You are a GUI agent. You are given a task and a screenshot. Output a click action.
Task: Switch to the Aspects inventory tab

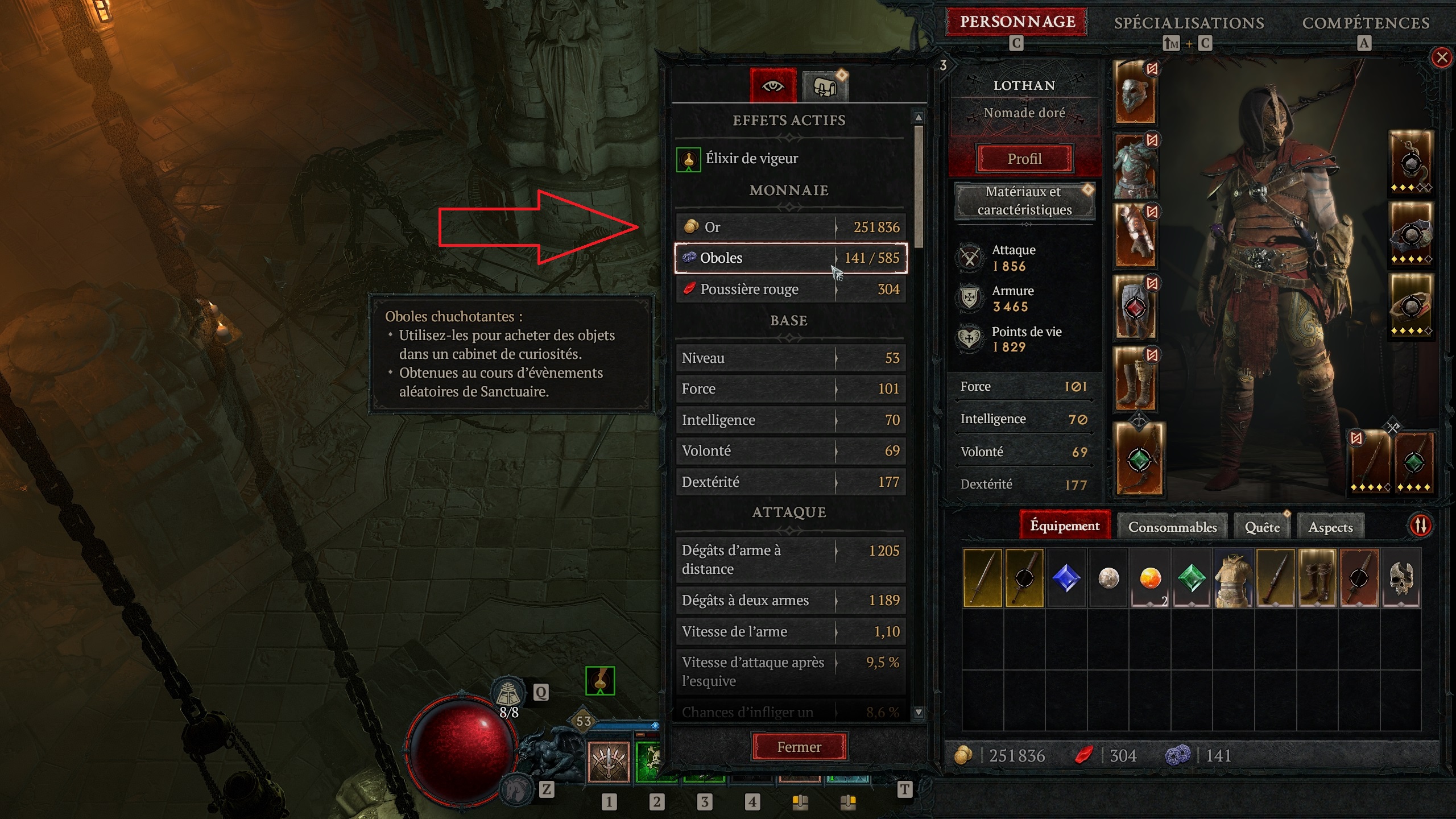point(1330,527)
